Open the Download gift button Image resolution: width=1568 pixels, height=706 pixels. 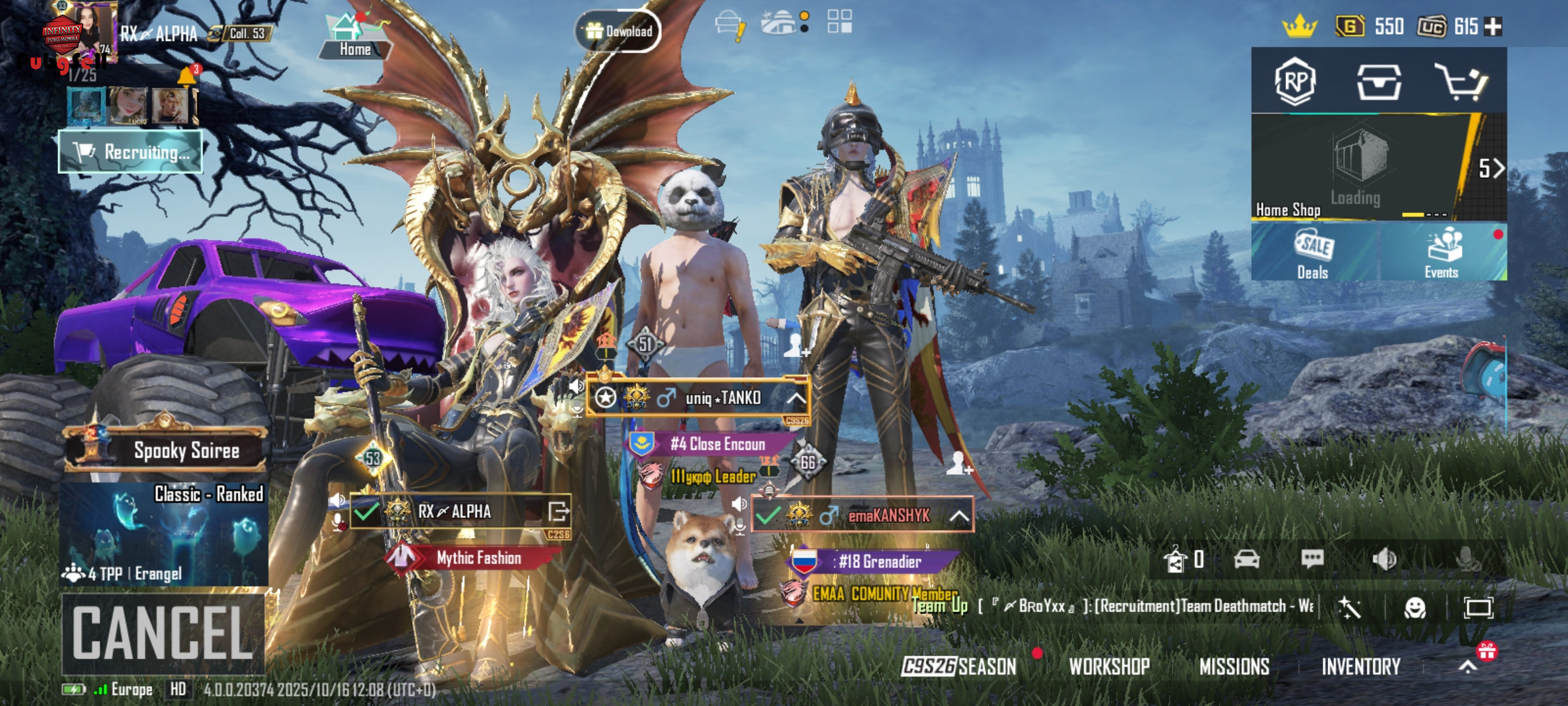point(617,31)
